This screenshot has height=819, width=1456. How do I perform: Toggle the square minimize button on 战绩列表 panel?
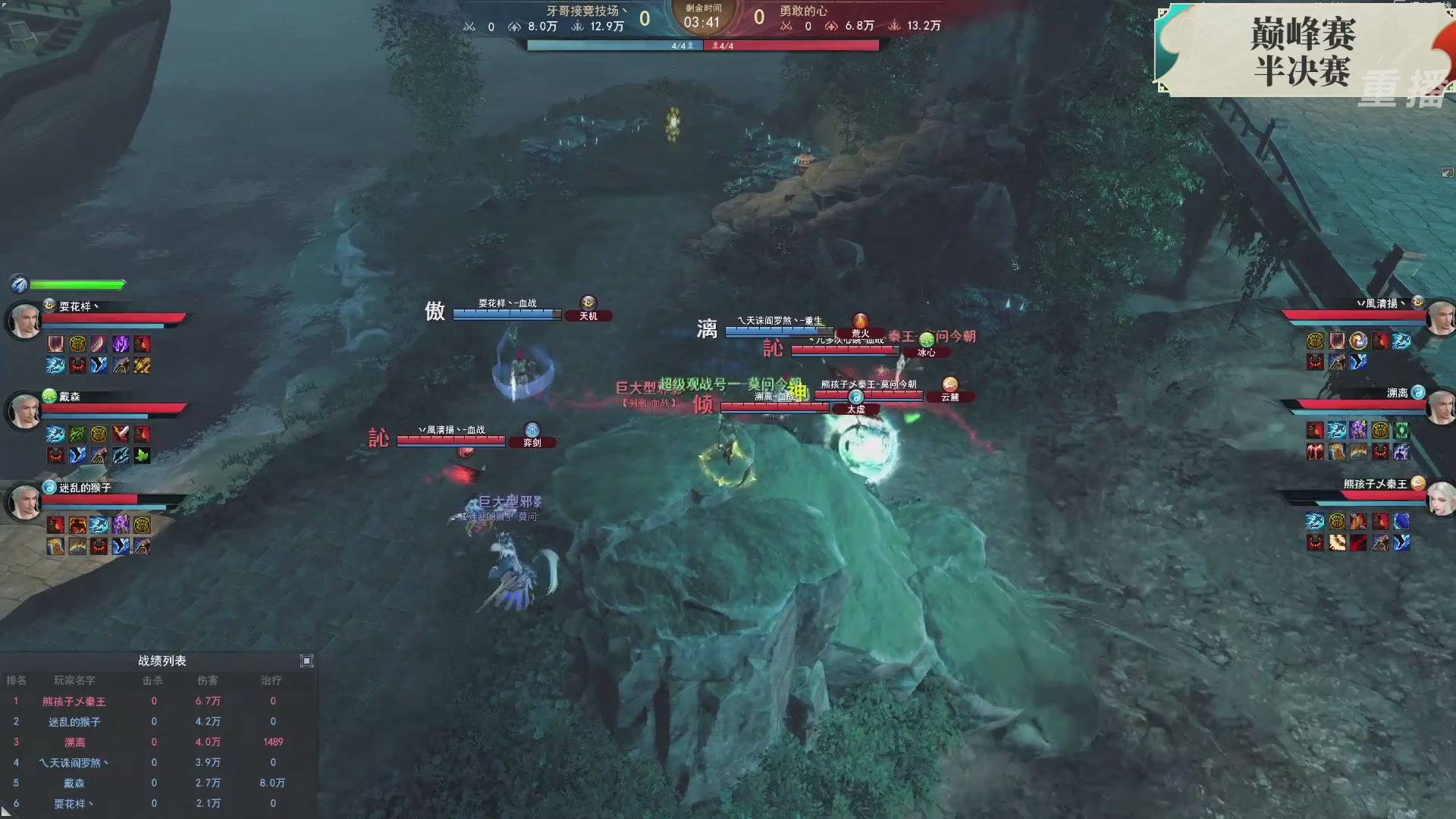click(x=308, y=661)
